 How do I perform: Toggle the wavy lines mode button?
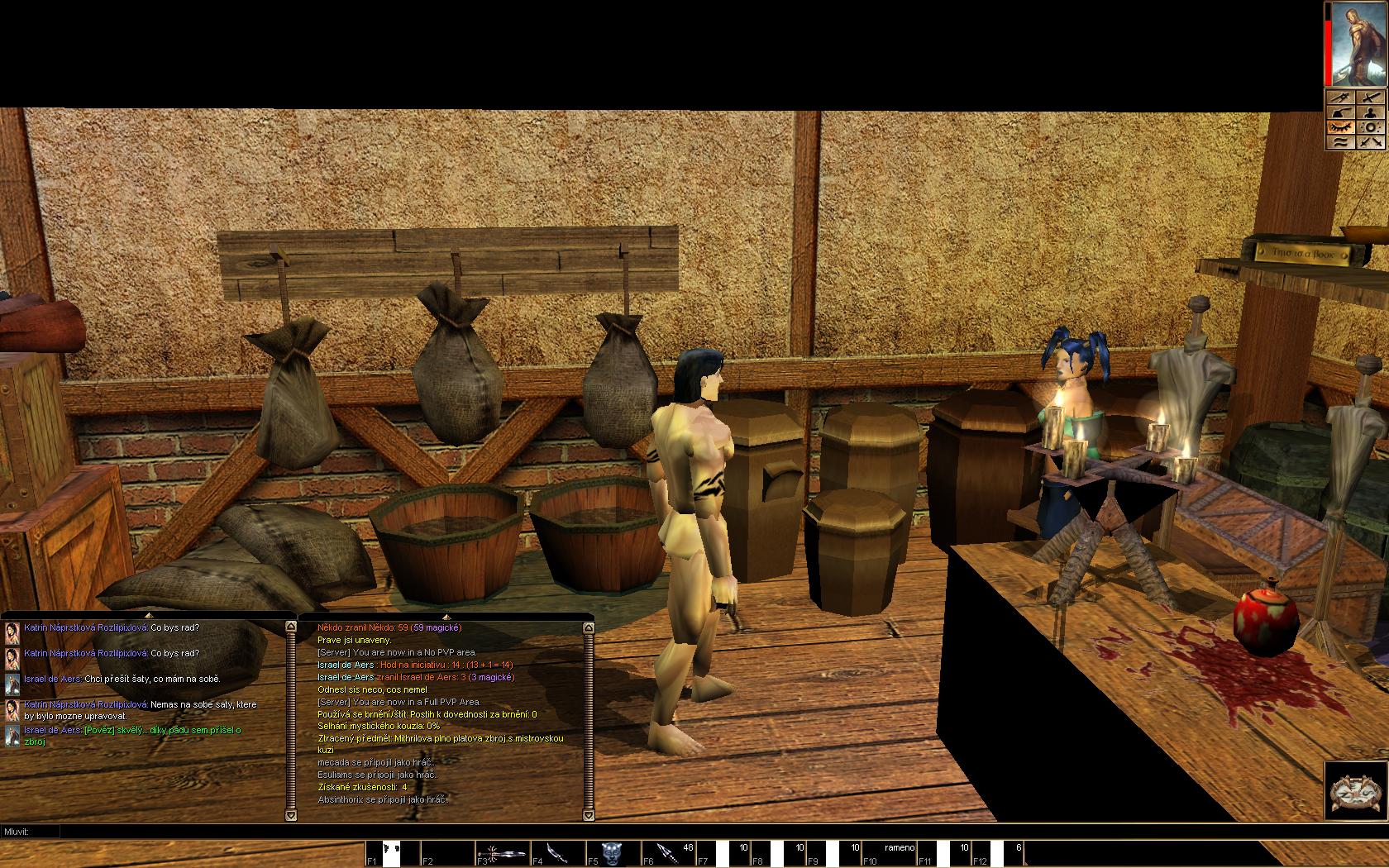tap(1341, 142)
